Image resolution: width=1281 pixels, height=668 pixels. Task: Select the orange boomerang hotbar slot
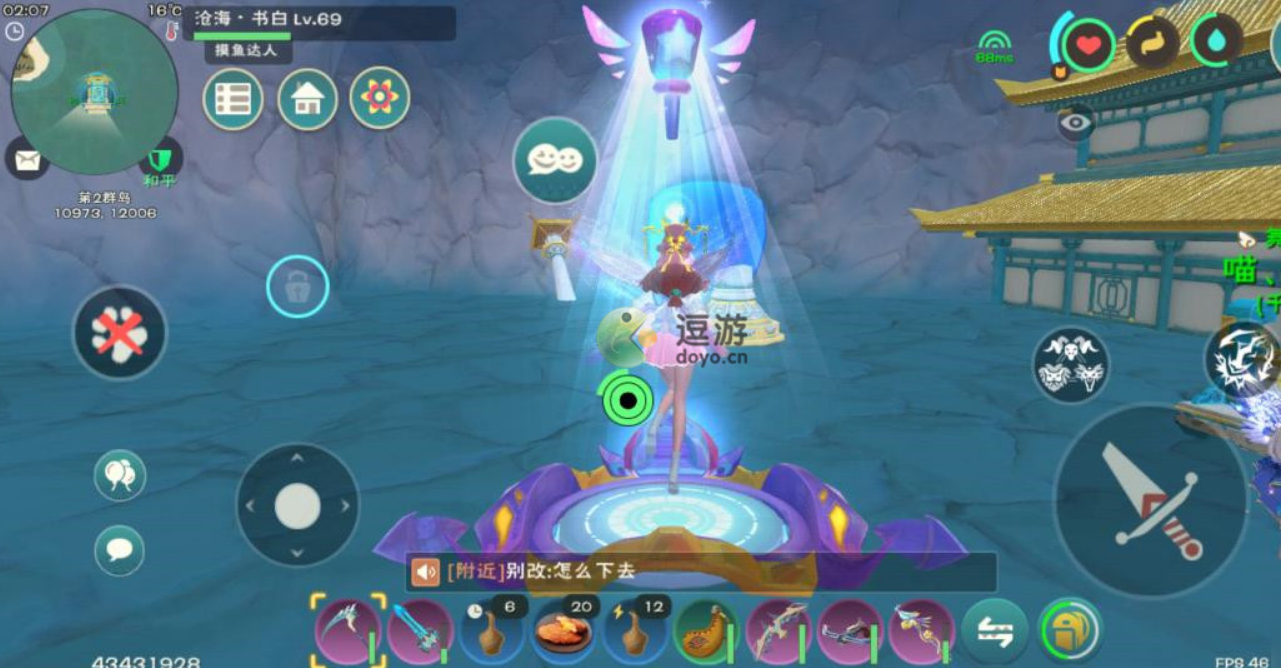coord(707,632)
